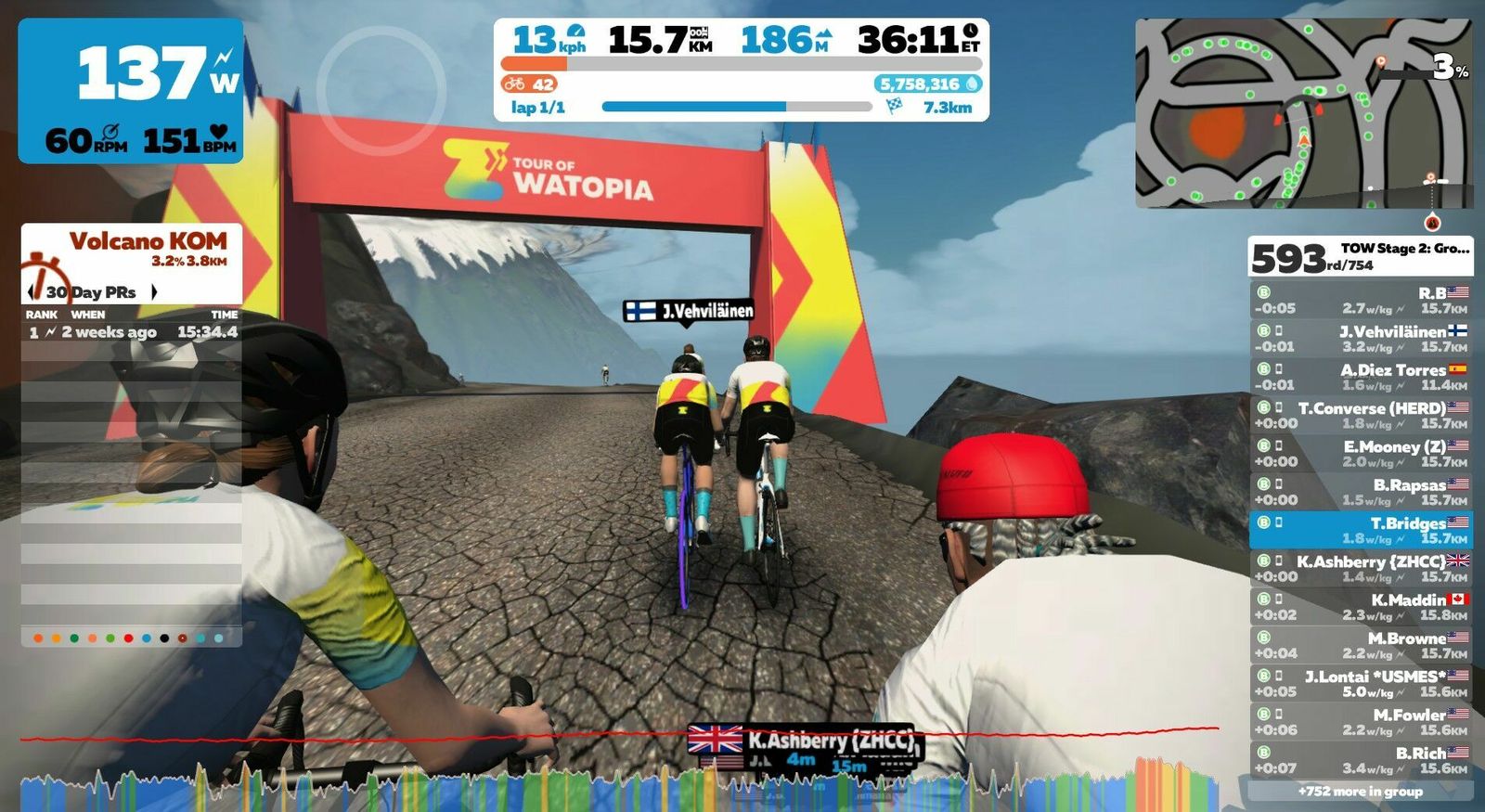1485x812 pixels.
Task: Expand the +752 more in group row
Action: click(x=1361, y=792)
